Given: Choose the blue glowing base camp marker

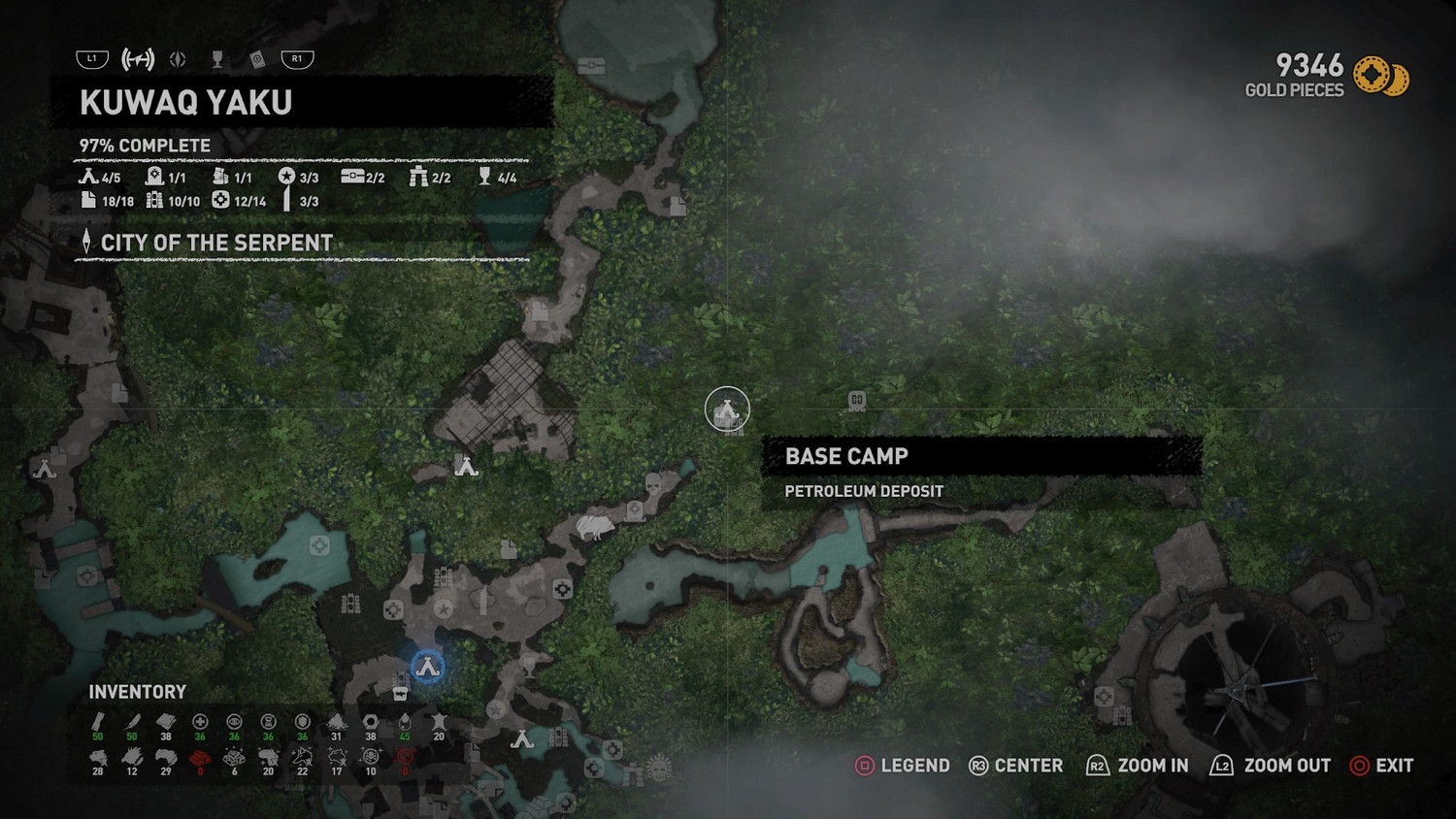Looking at the screenshot, I should click(x=427, y=667).
